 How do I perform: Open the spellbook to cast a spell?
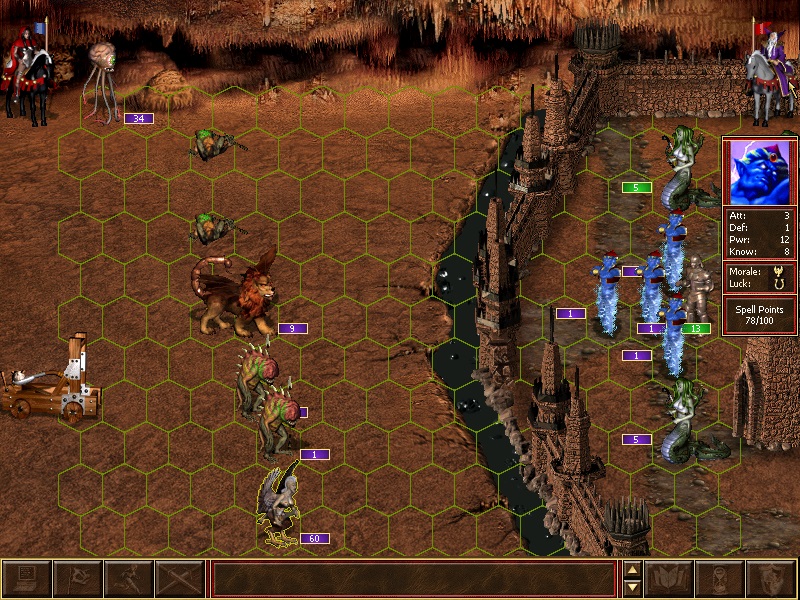pyautogui.click(x=669, y=579)
